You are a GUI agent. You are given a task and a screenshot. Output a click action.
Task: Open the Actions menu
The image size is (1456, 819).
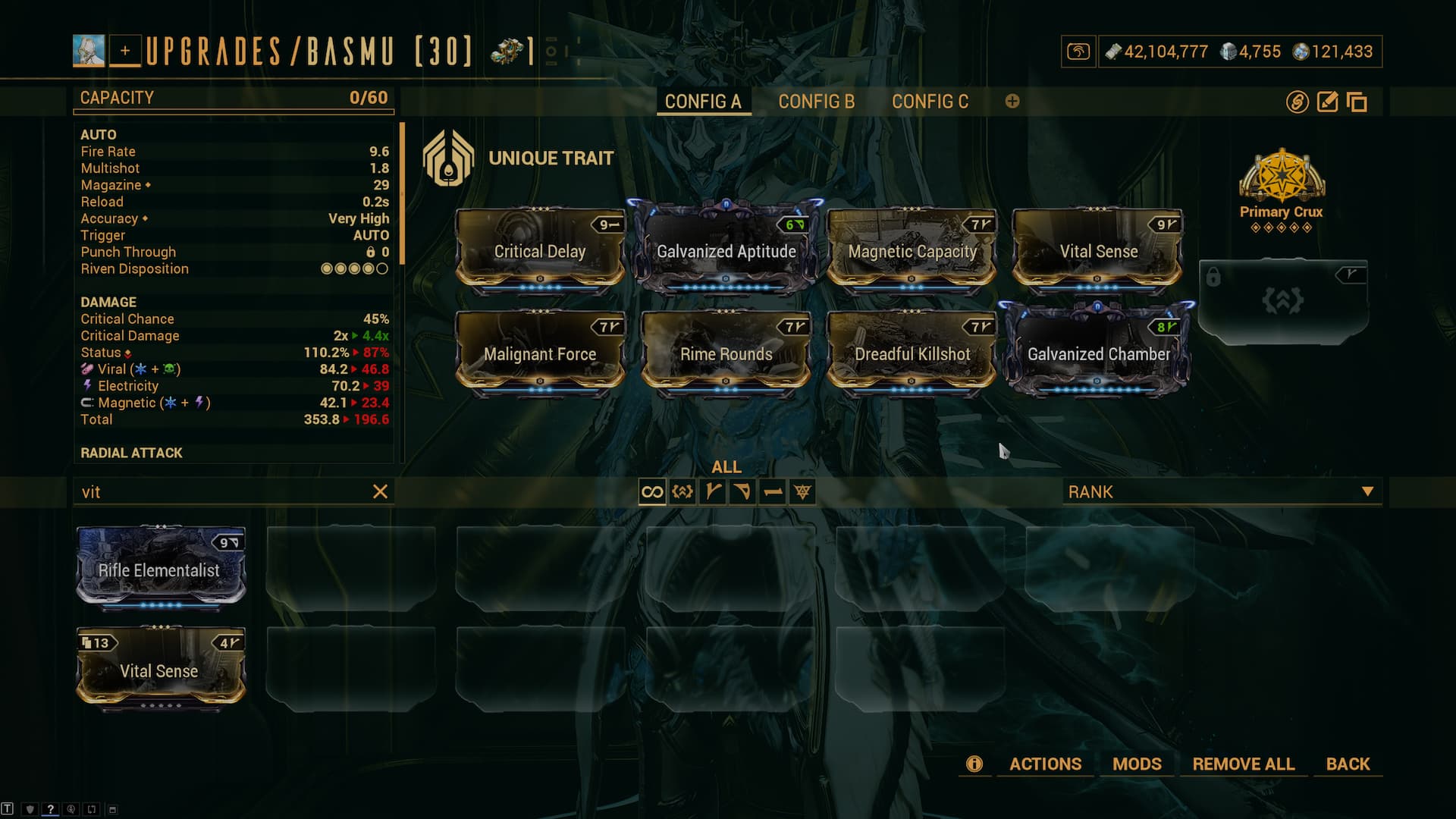click(1045, 764)
